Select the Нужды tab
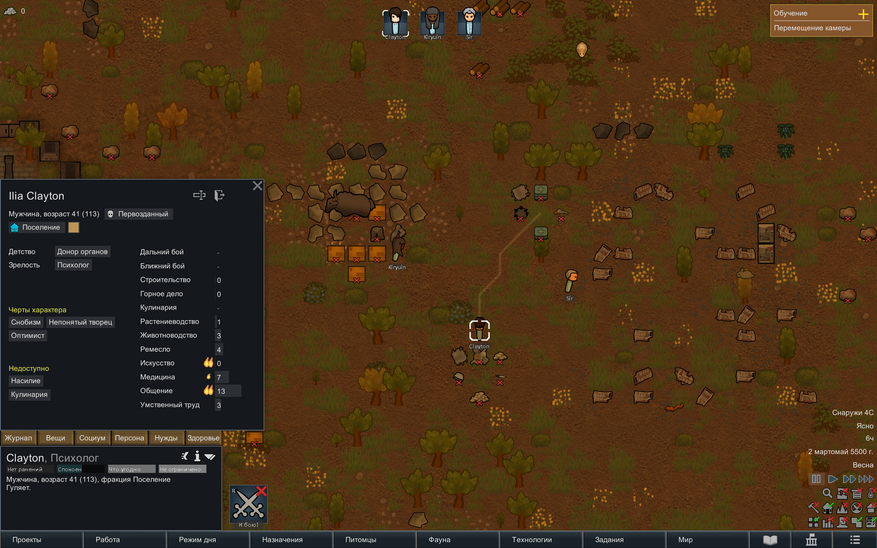Viewport: 877px width, 548px height. pyautogui.click(x=166, y=438)
